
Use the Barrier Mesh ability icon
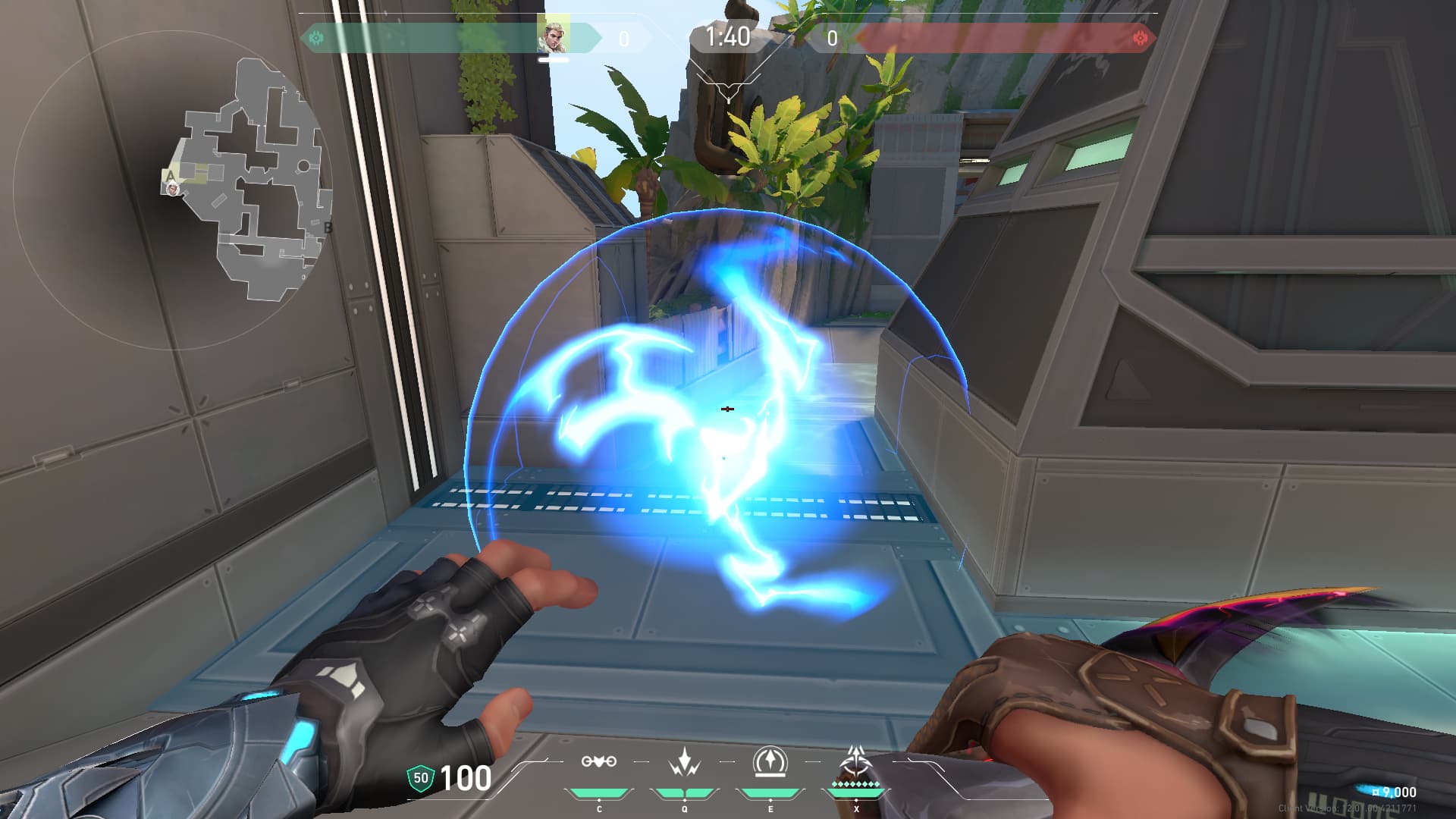pyautogui.click(x=770, y=762)
